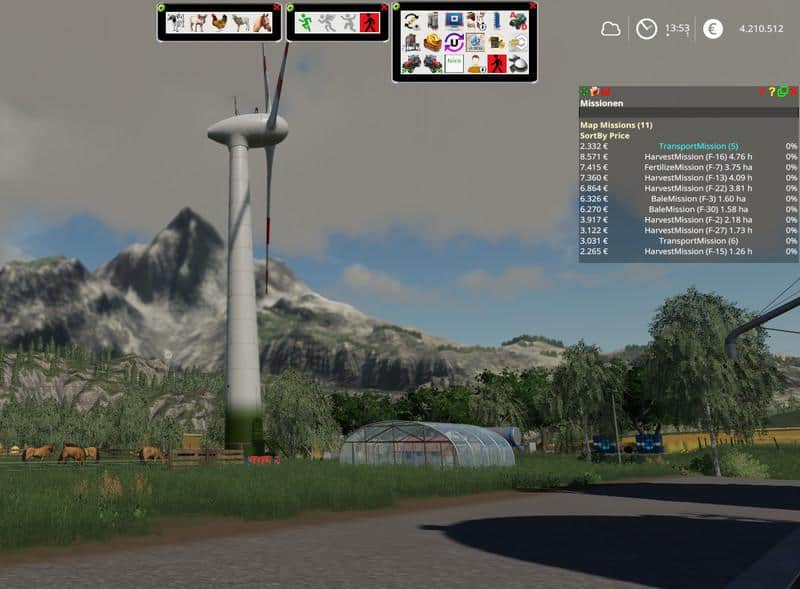Close the animal icons panel
The height and width of the screenshot is (589, 800).
(x=277, y=7)
